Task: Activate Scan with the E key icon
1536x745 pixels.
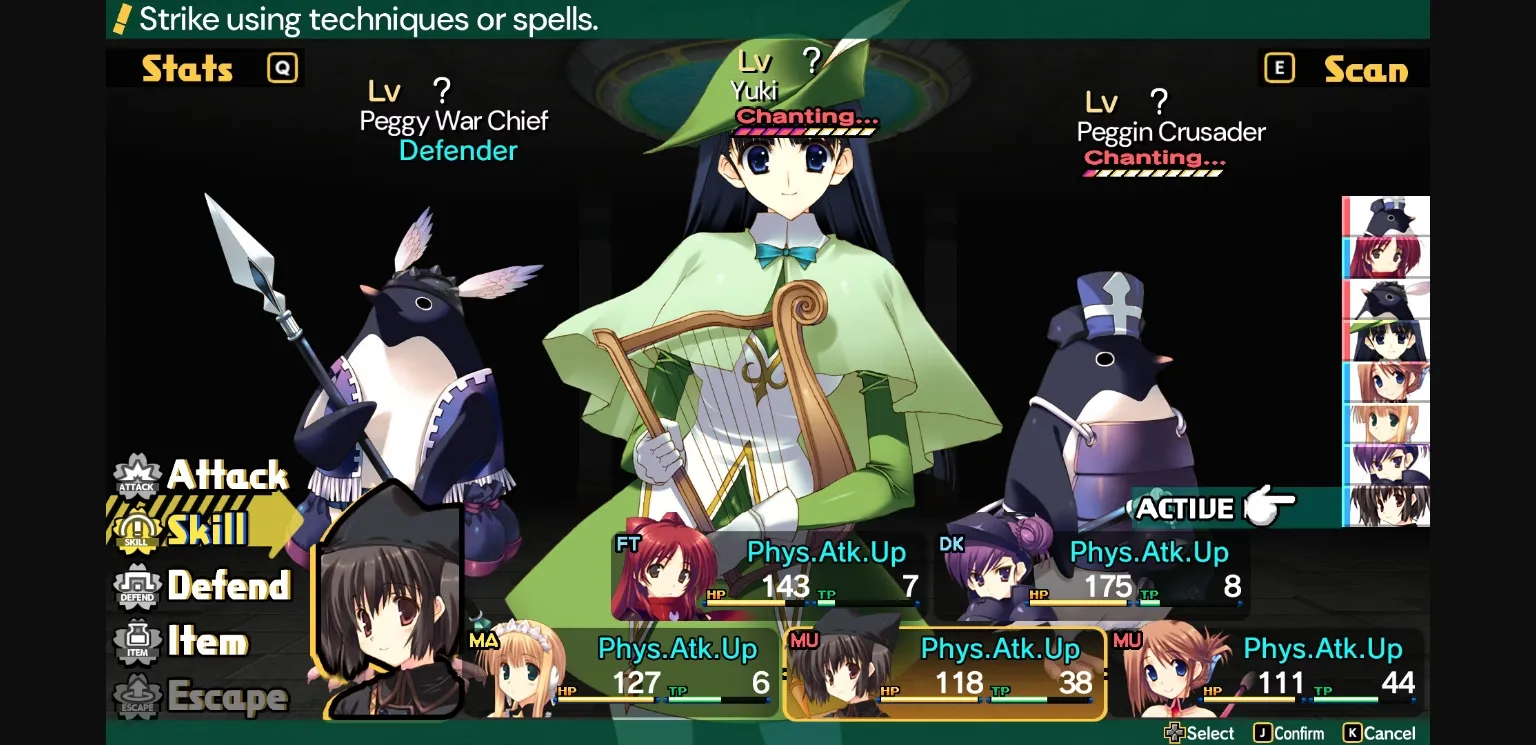Action: (x=1279, y=67)
